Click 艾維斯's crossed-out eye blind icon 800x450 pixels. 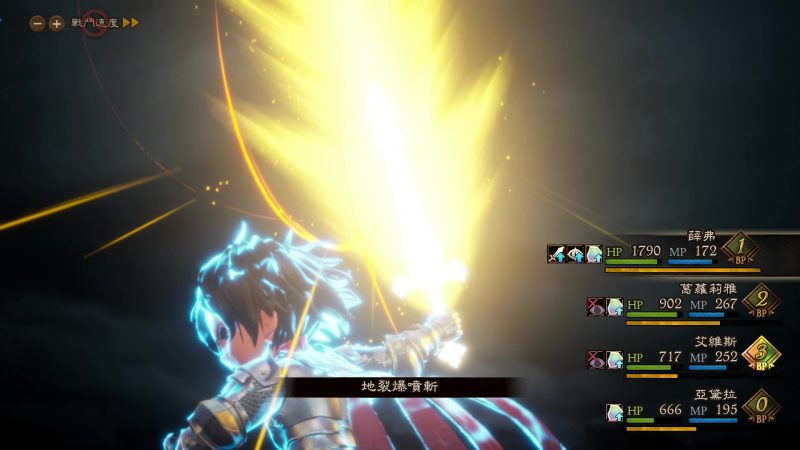(x=596, y=357)
